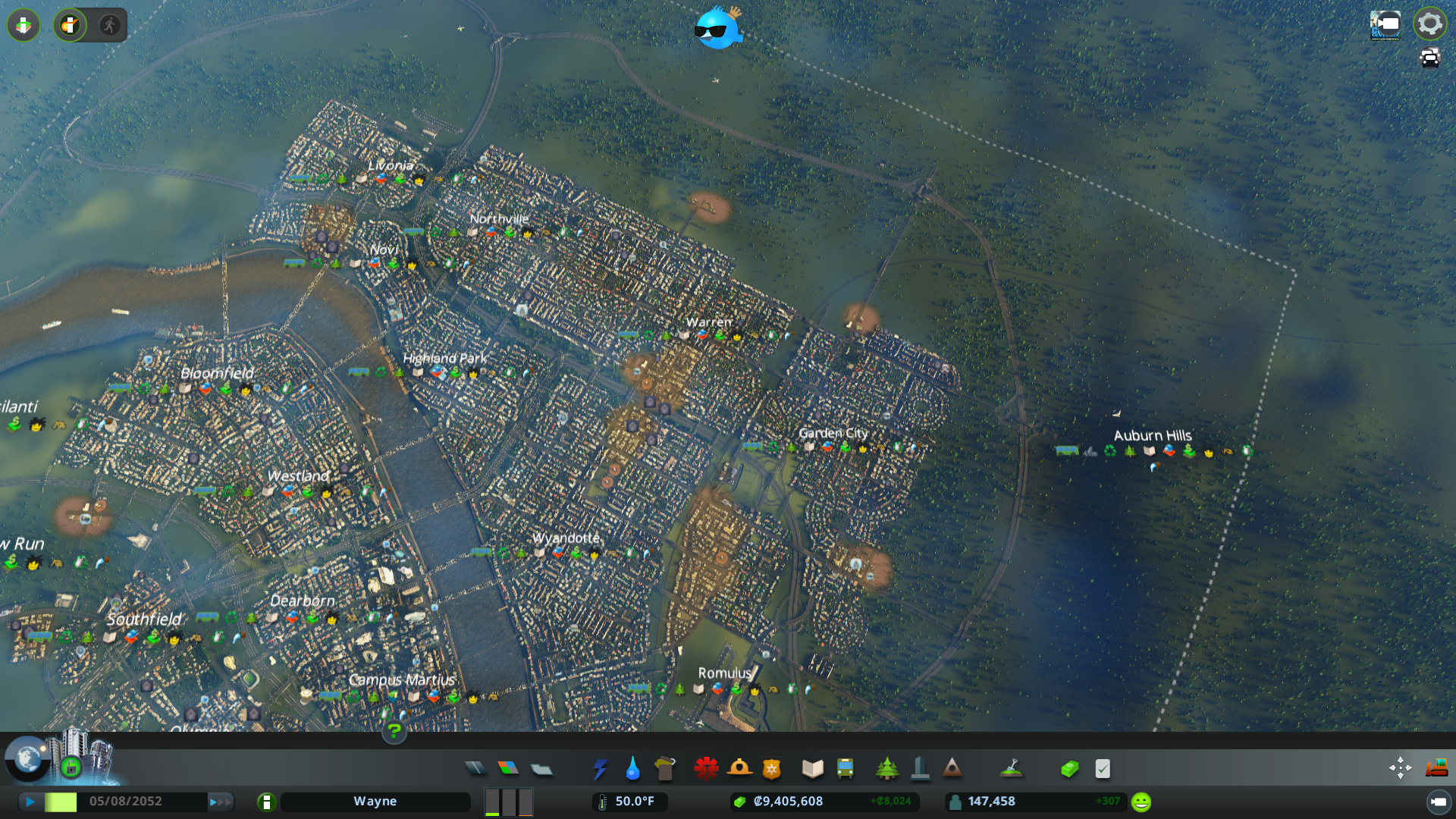Click the RCI demand bars indicator
This screenshot has height=819, width=1456.
click(508, 801)
